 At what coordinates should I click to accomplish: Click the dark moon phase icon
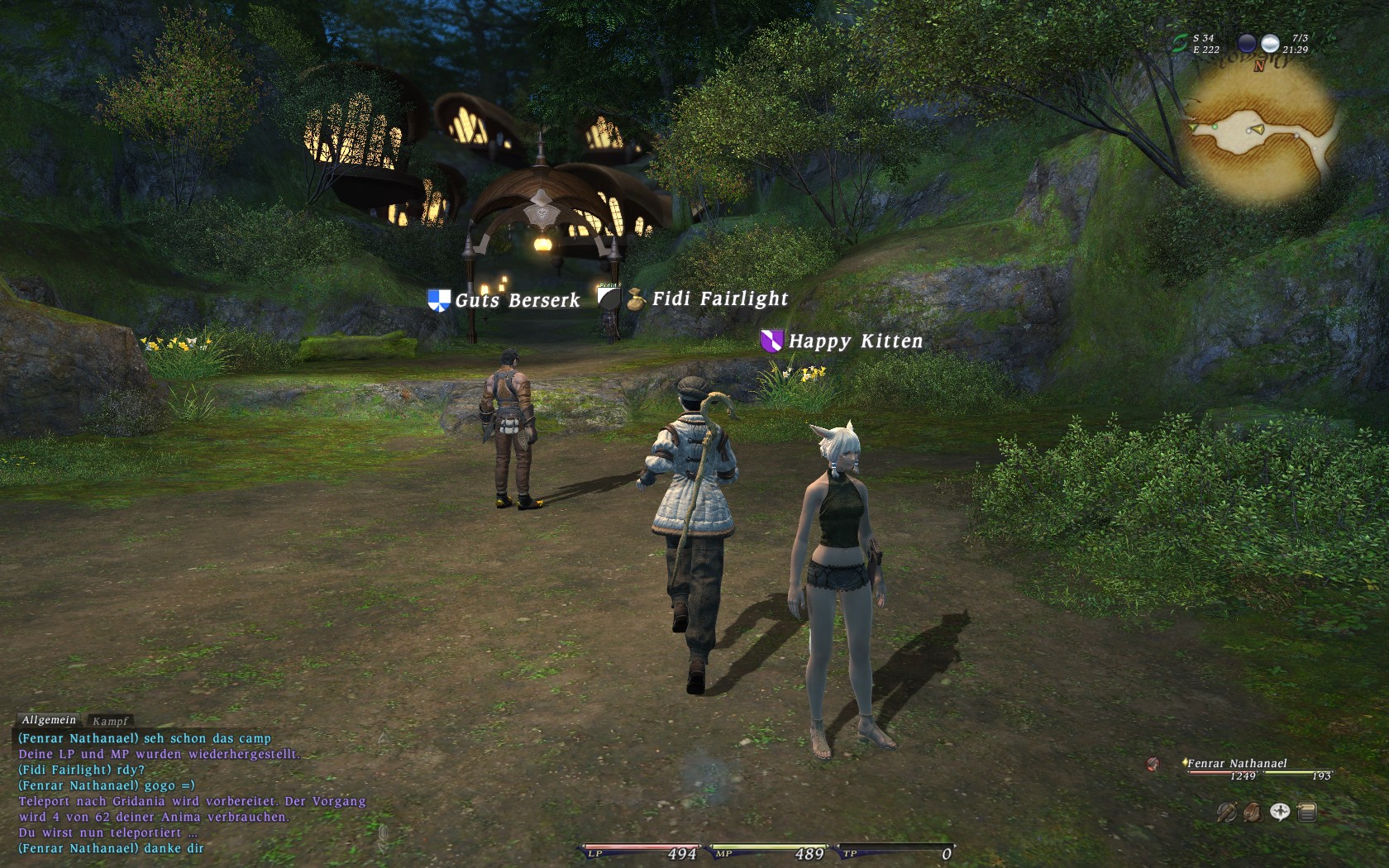click(1247, 43)
